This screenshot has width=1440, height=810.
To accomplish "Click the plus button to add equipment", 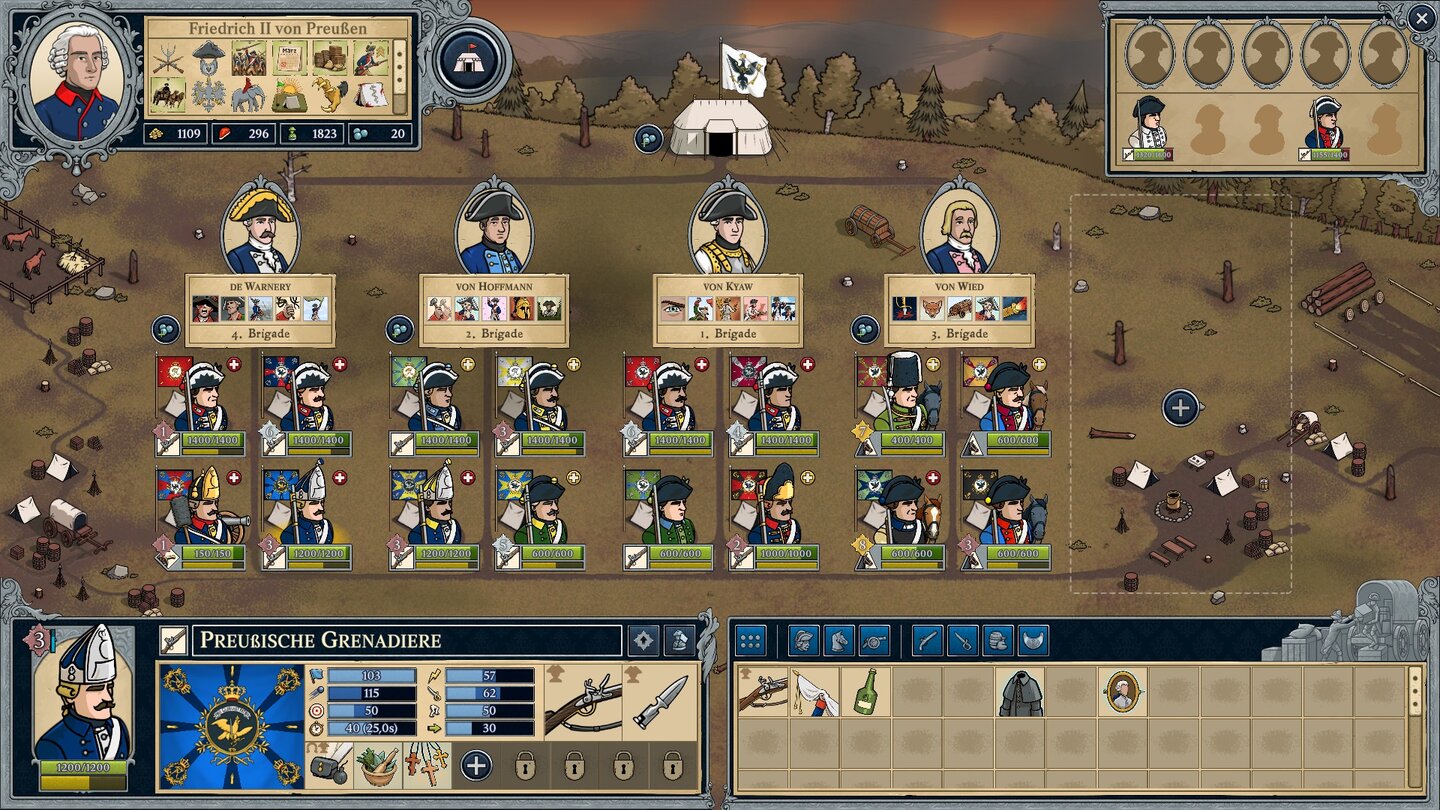I will [x=475, y=764].
